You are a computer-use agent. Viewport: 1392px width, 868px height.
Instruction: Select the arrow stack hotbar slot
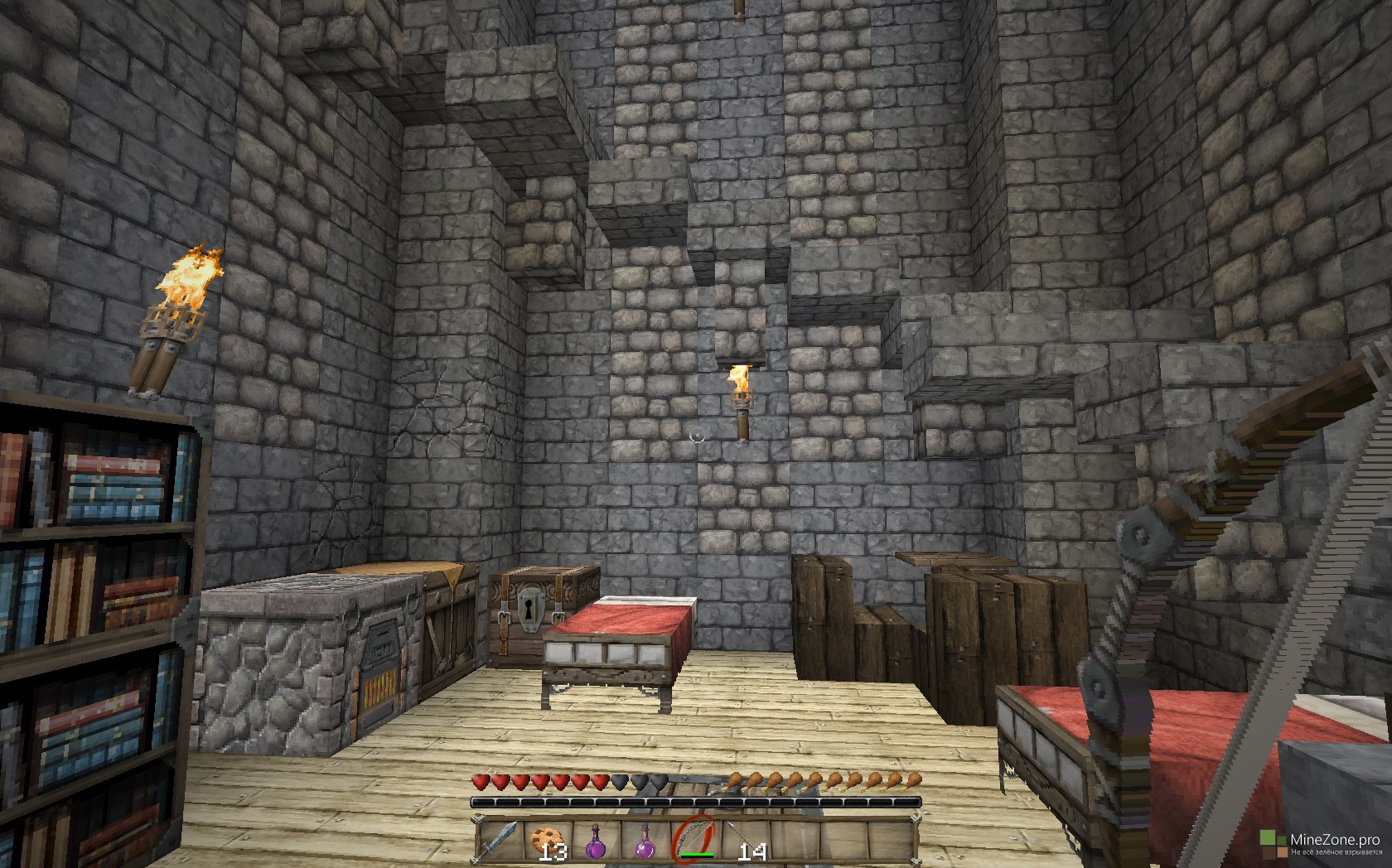(740, 841)
